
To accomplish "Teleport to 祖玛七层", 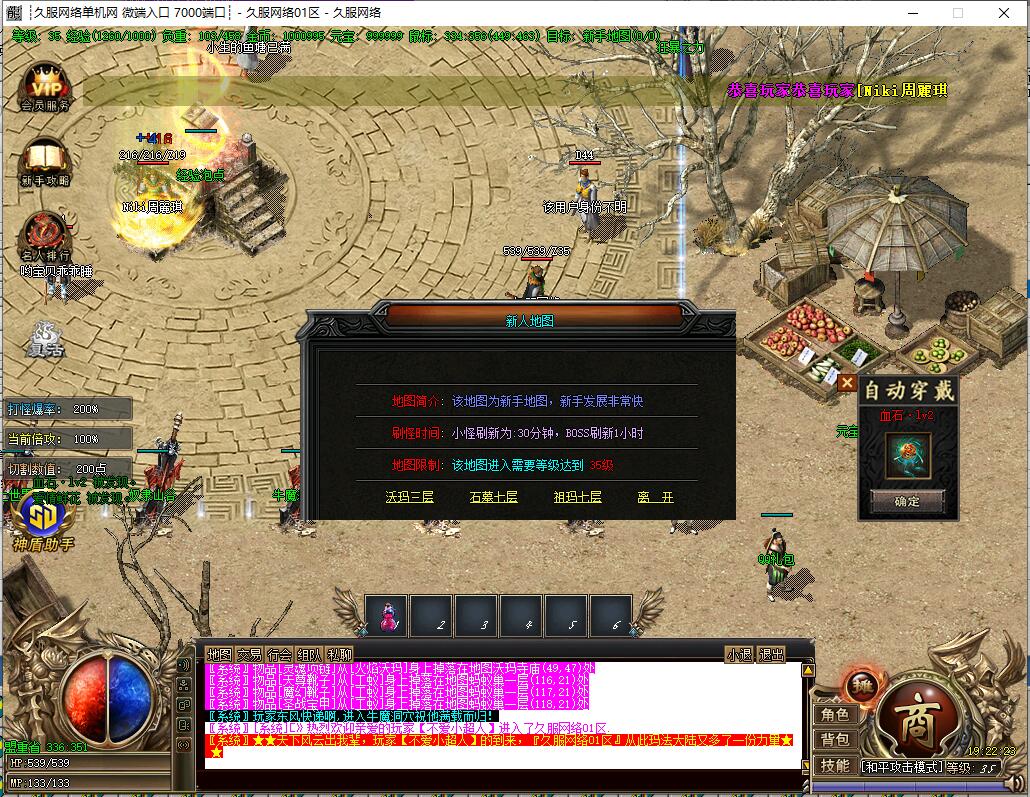I will pyautogui.click(x=578, y=497).
